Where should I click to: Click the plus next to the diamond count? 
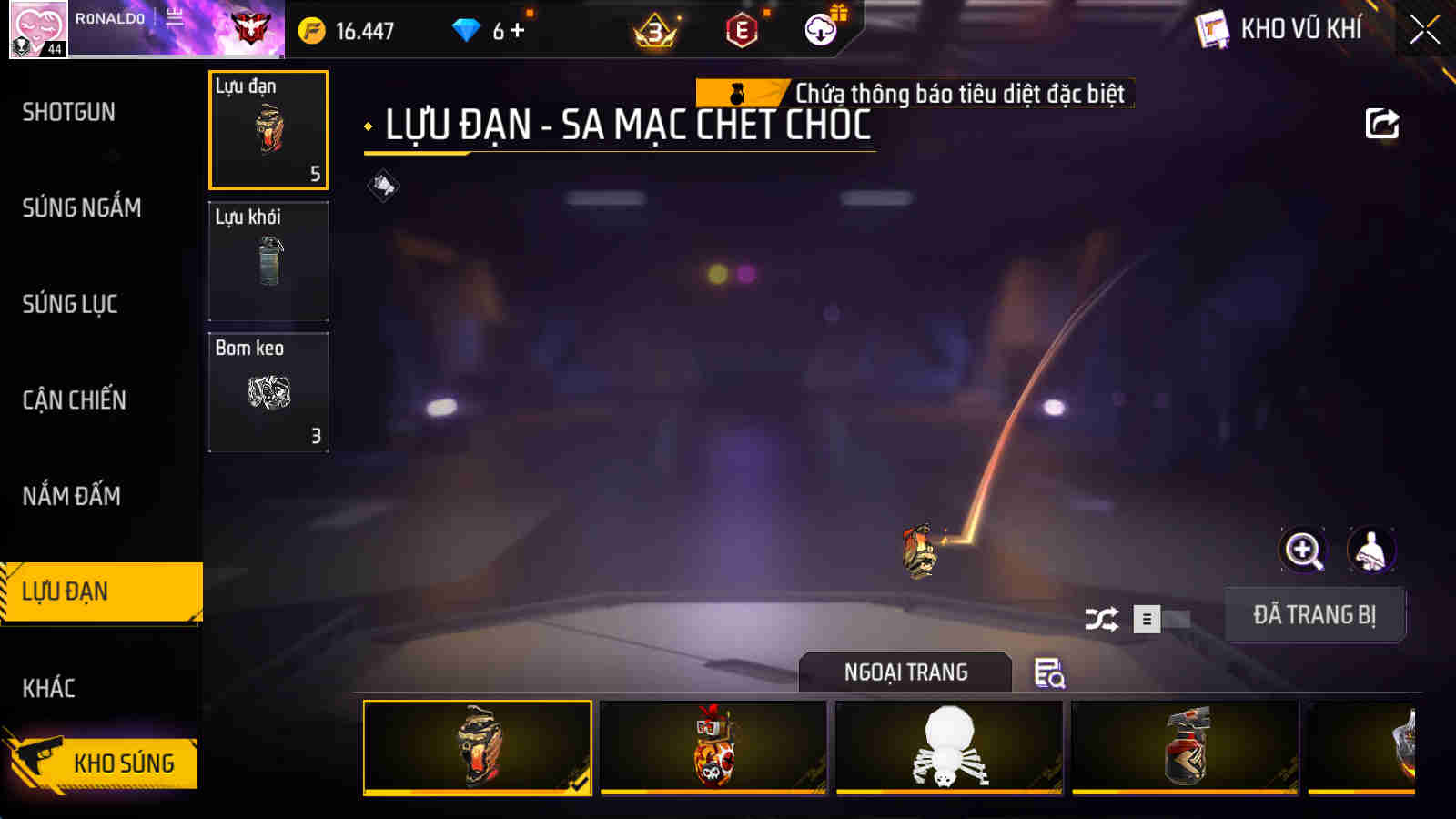coord(519,29)
